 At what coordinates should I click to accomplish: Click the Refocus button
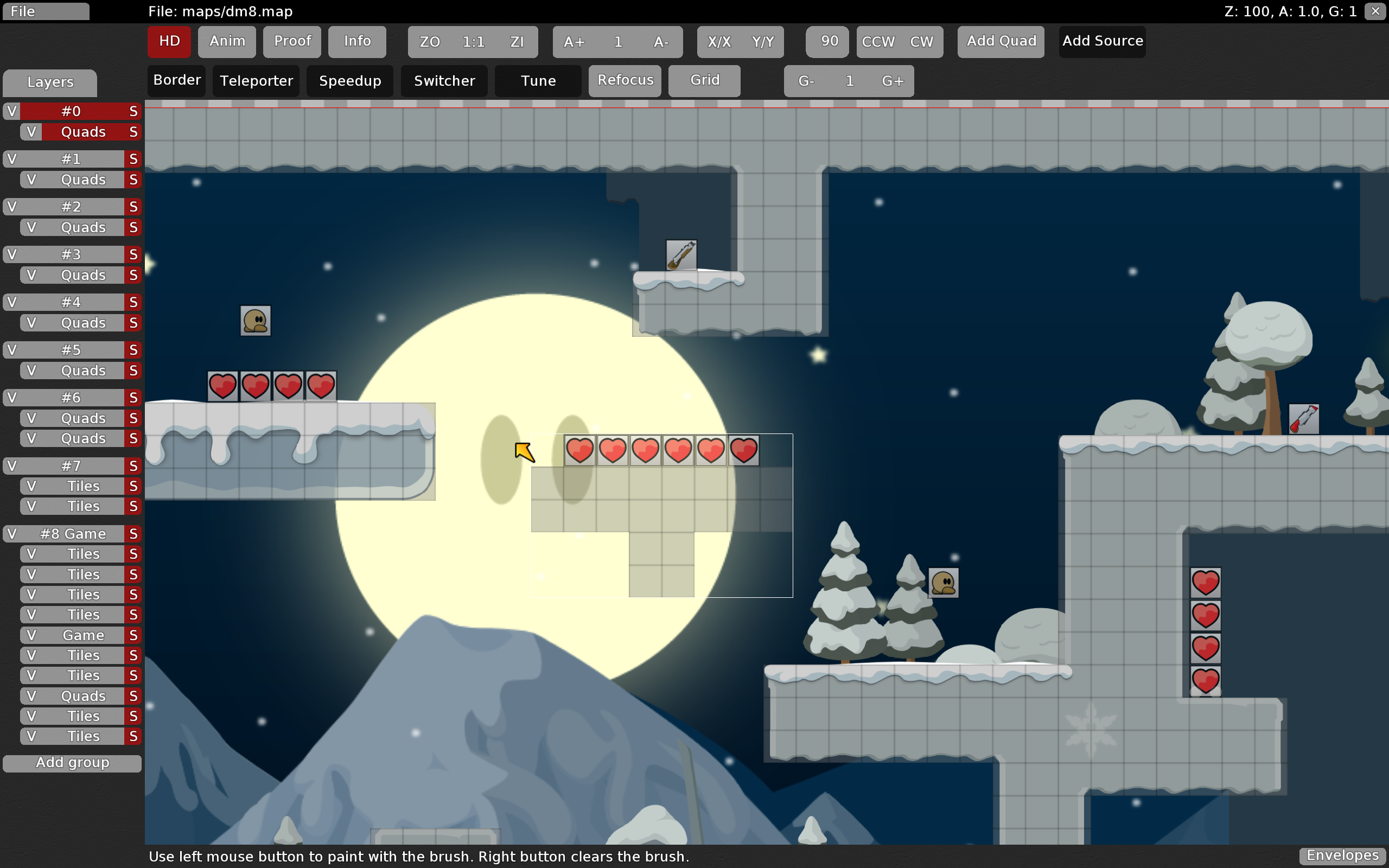point(625,80)
